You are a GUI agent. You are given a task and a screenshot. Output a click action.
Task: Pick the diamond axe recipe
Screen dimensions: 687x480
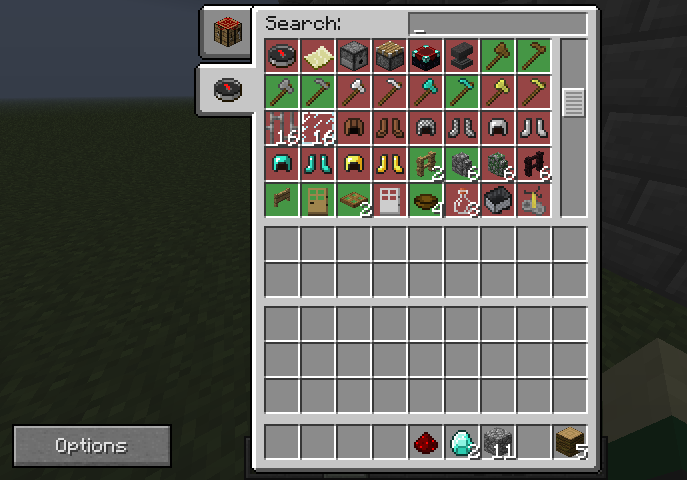point(426,92)
